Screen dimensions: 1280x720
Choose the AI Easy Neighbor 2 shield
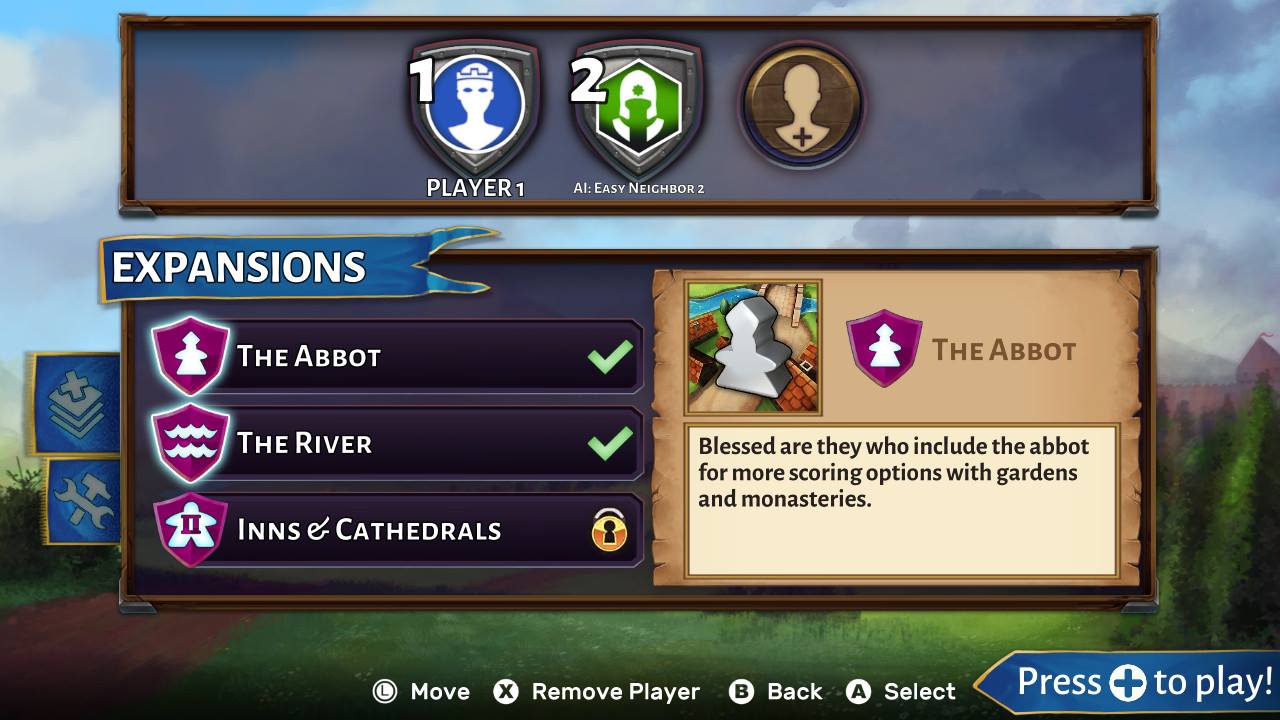(638, 106)
